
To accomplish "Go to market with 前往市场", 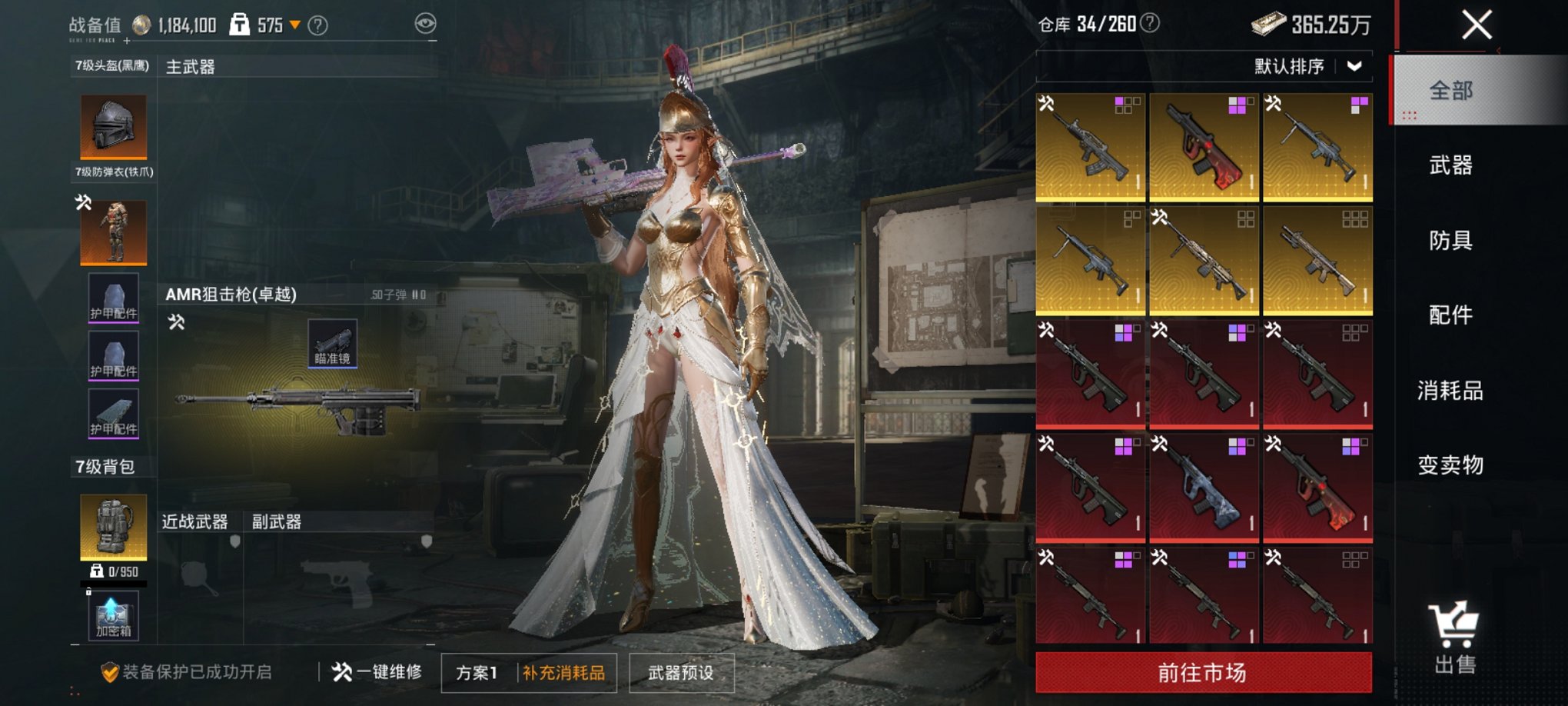I will [x=1203, y=673].
